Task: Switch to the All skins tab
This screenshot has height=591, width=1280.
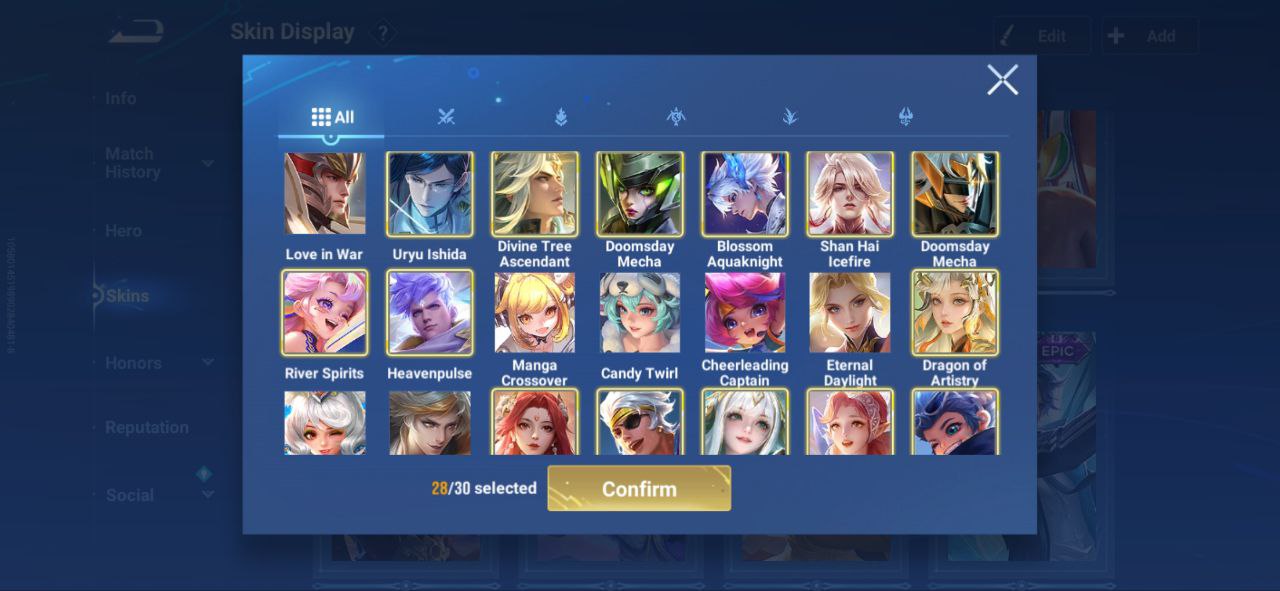Action: pyautogui.click(x=332, y=117)
